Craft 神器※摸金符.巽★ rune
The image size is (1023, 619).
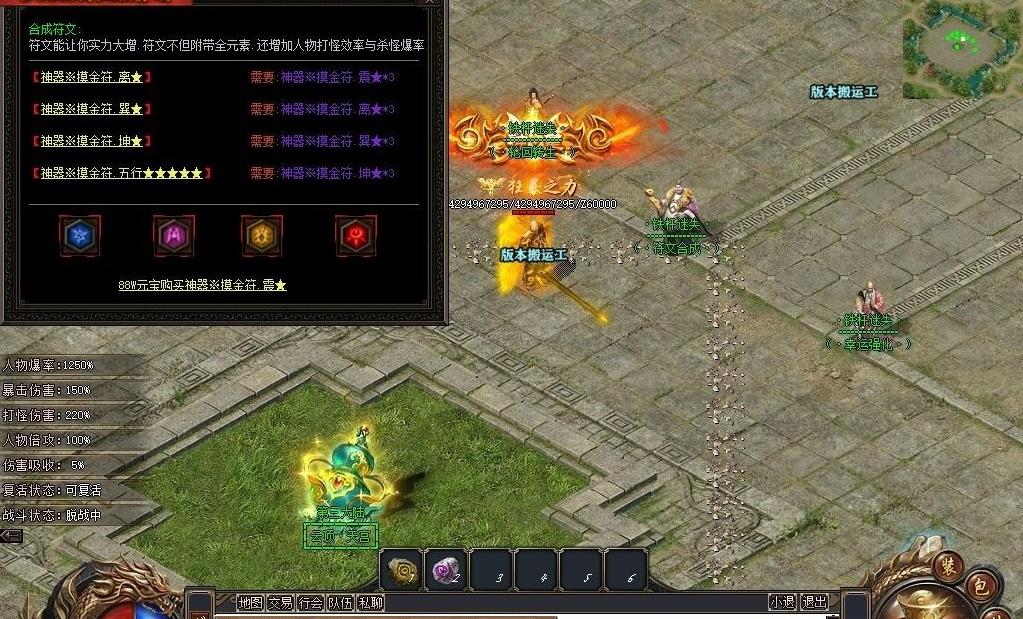[x=92, y=109]
